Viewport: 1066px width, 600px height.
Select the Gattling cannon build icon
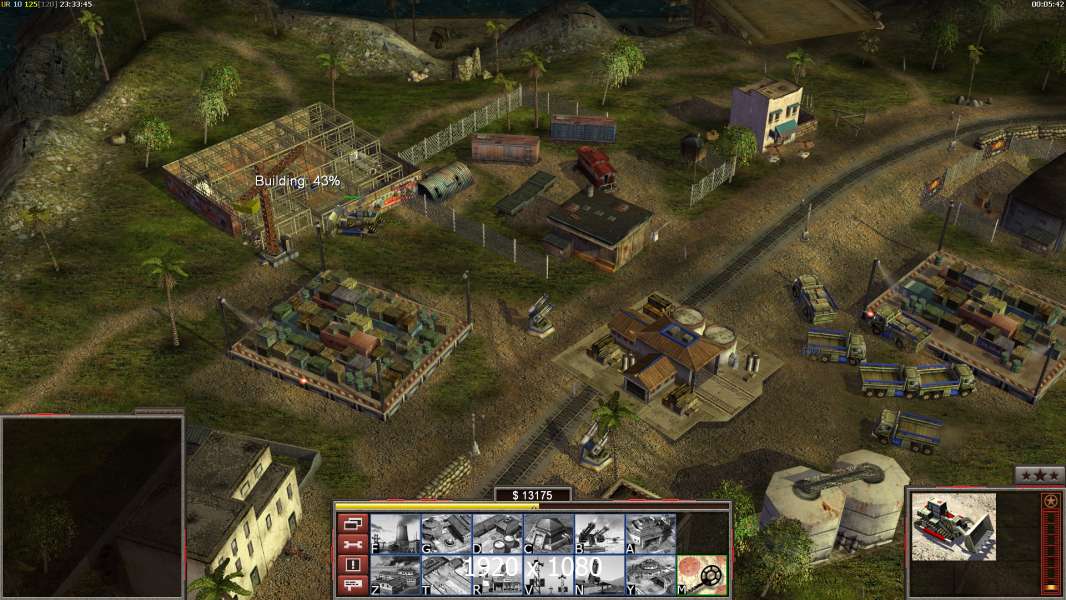tap(599, 534)
